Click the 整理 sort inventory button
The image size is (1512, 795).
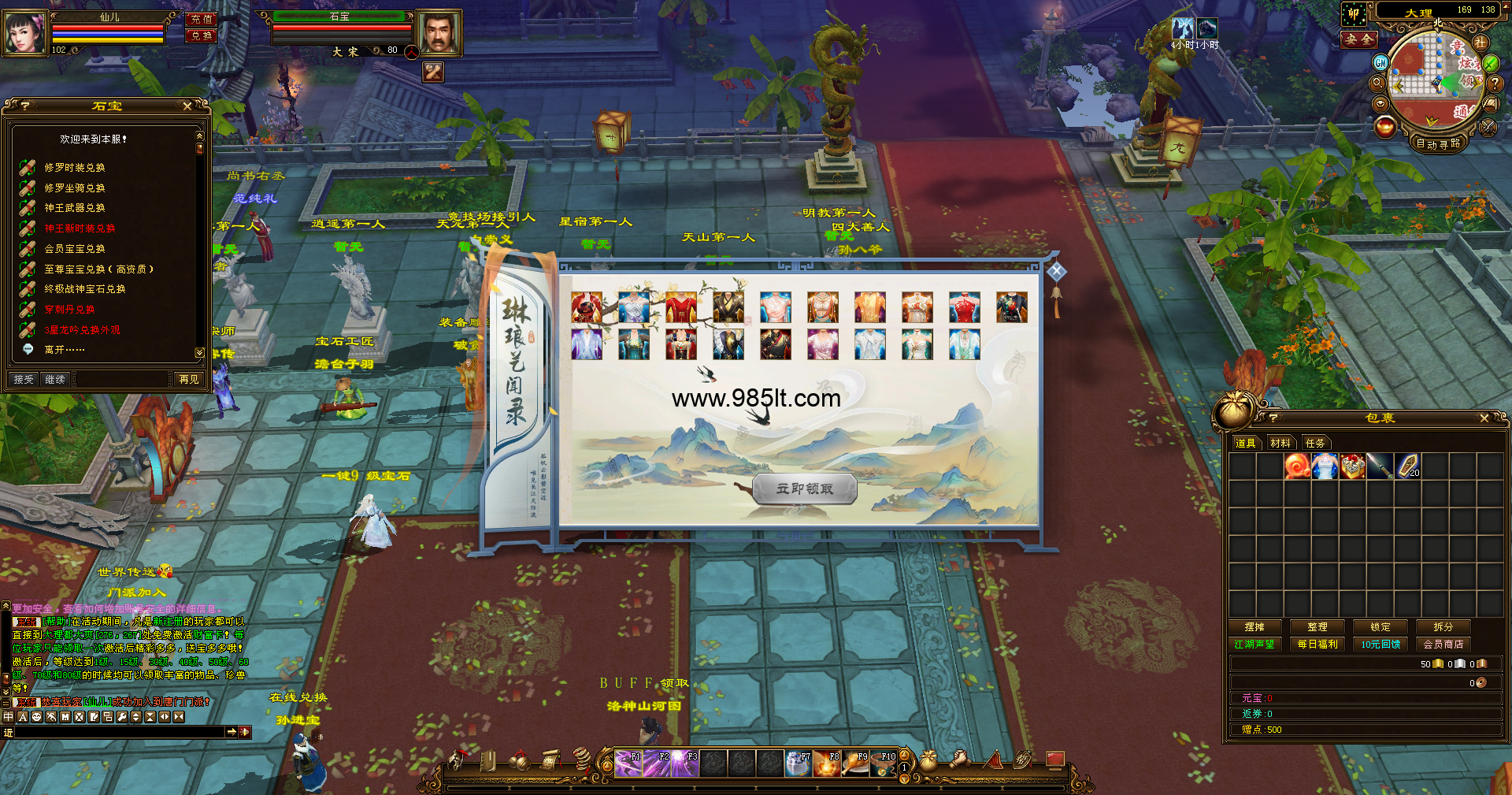1317,627
